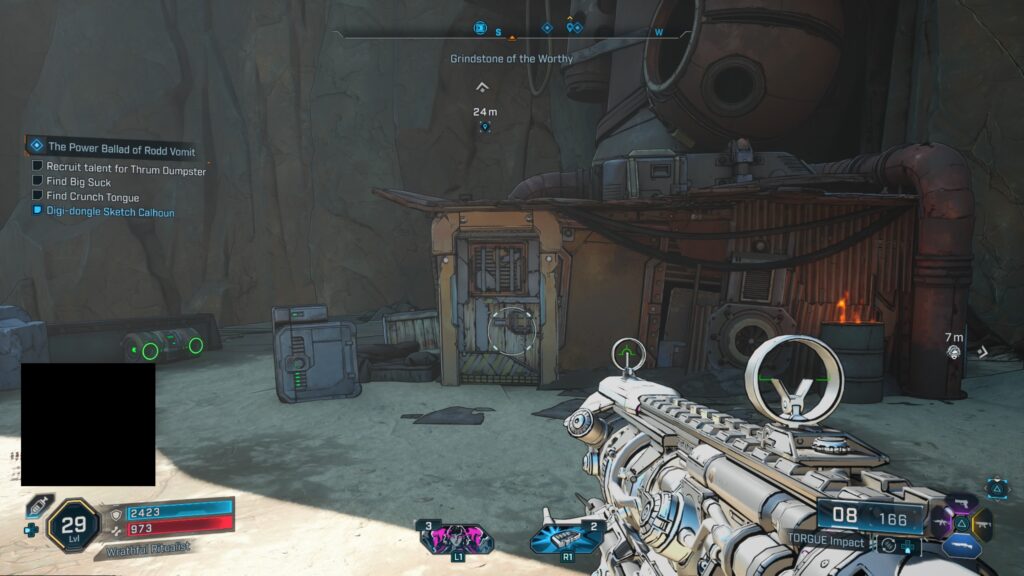Select the 7 m waypoint marker
The image size is (1024, 576).
click(954, 352)
